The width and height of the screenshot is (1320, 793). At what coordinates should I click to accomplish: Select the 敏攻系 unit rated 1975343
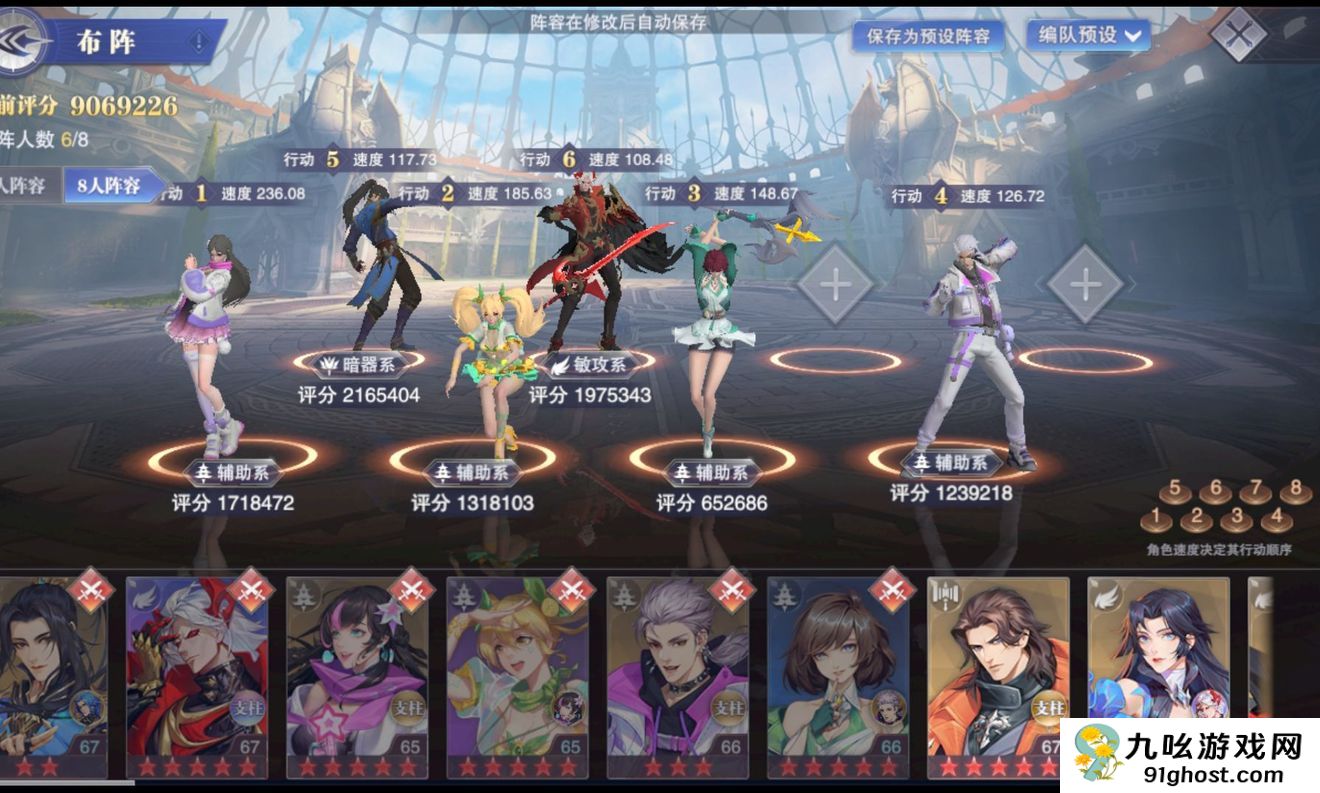[597, 260]
